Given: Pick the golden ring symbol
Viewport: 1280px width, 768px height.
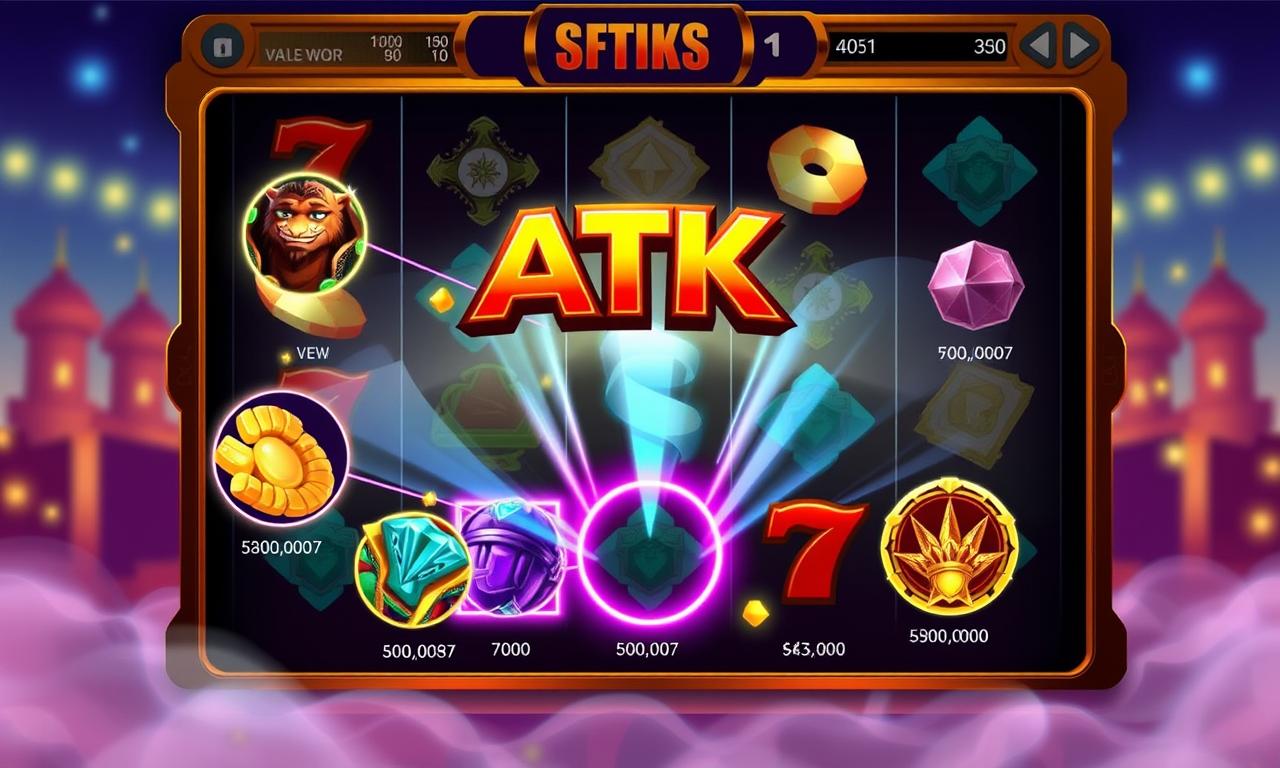Looking at the screenshot, I should (x=817, y=168).
